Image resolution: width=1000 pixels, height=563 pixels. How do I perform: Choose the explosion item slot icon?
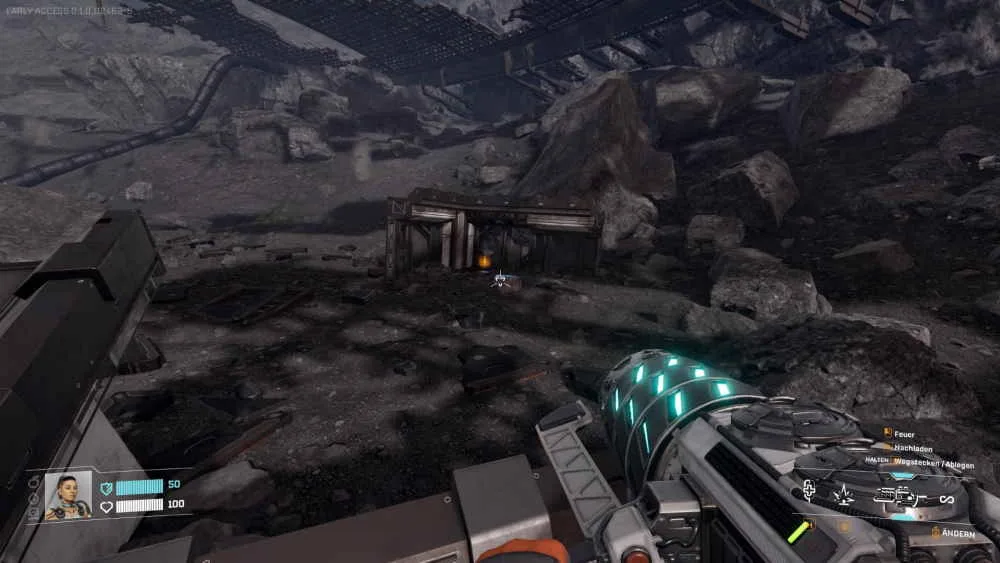(x=843, y=494)
